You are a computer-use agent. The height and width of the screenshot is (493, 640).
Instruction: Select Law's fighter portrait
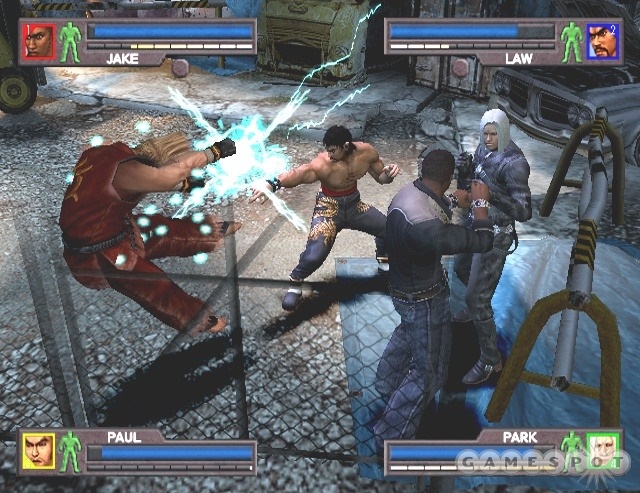pyautogui.click(x=602, y=41)
